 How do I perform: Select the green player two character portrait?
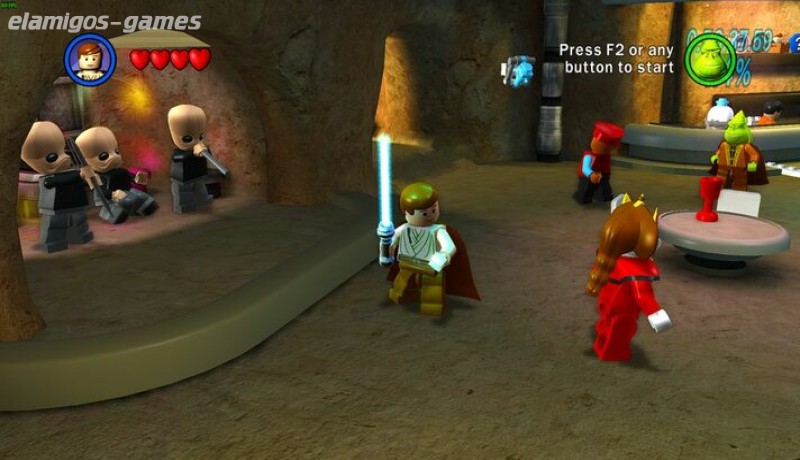710,58
